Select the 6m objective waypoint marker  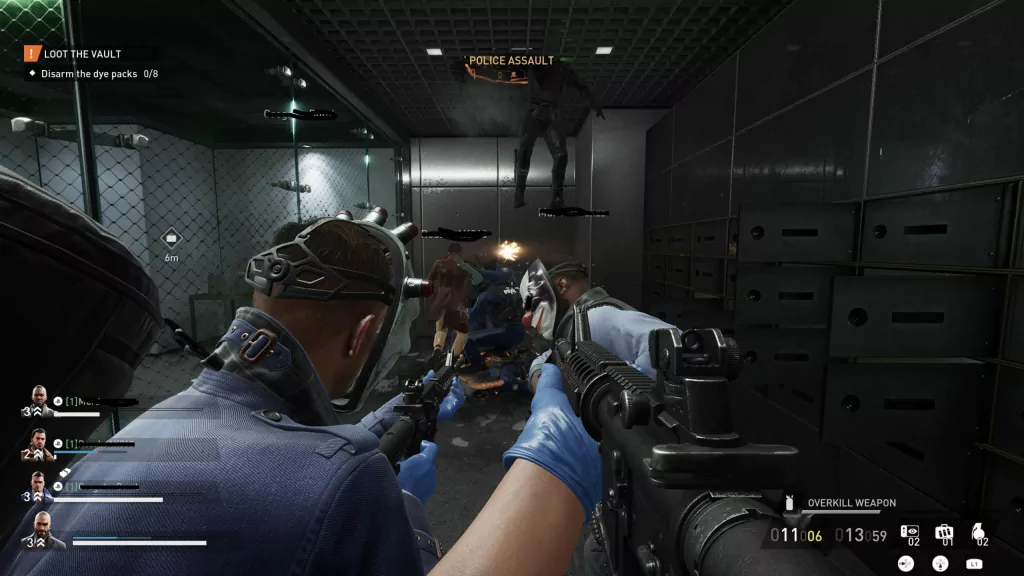point(171,238)
